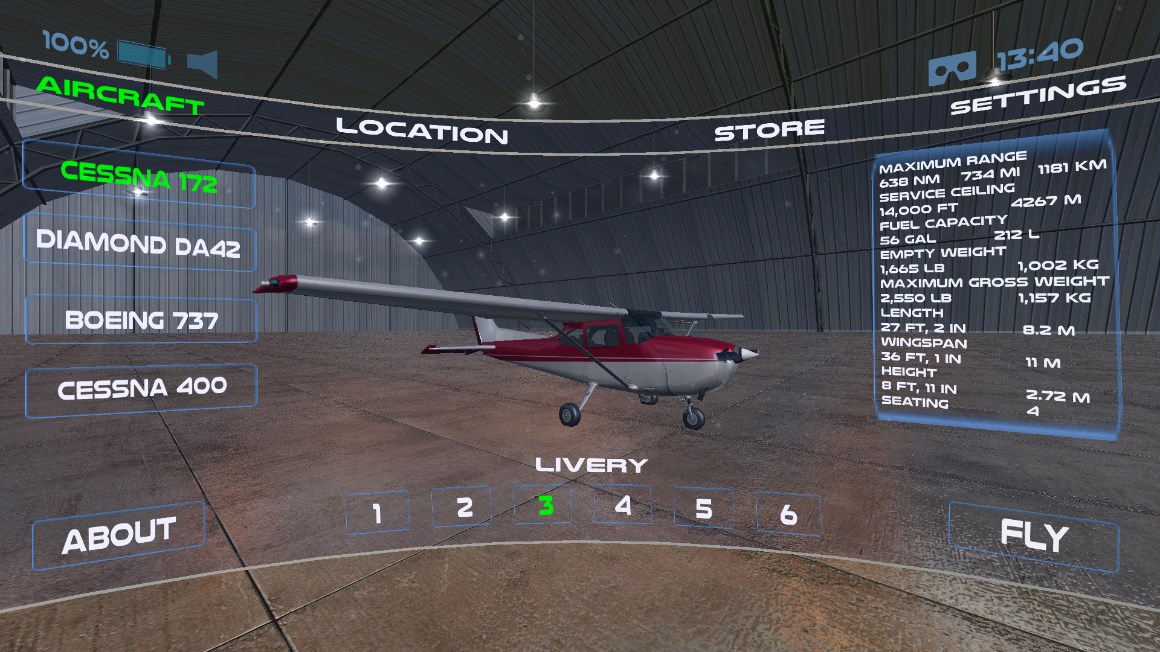This screenshot has width=1160, height=652.
Task: Apply livery number 5
Action: point(704,509)
